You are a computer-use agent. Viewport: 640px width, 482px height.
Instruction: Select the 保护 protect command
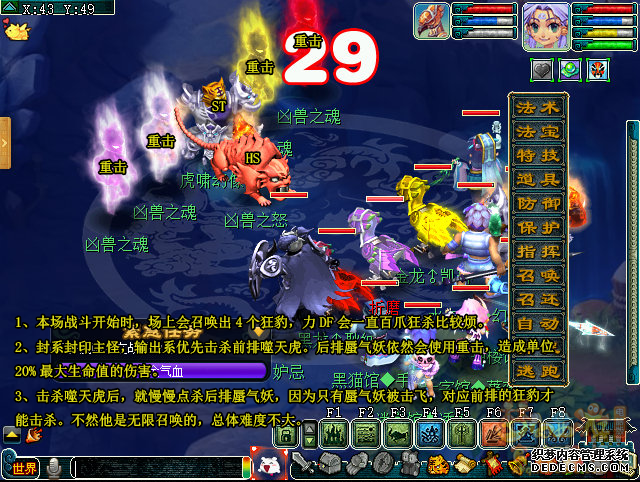coord(539,228)
